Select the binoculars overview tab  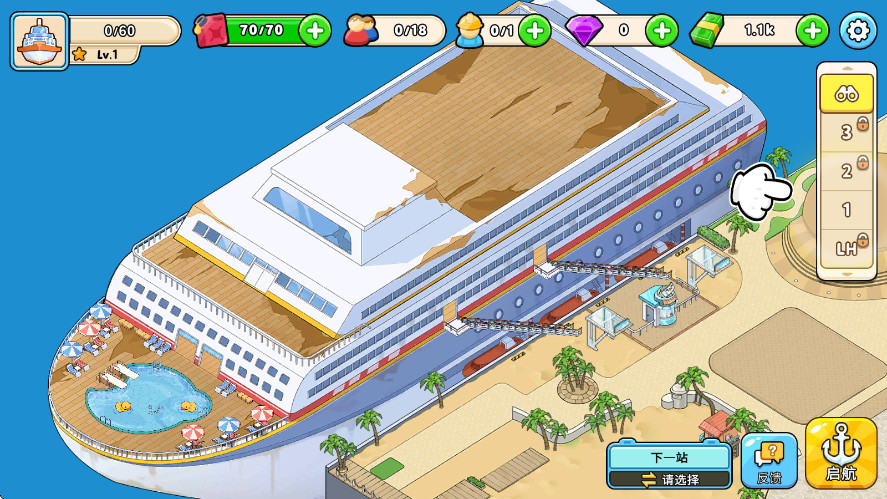click(846, 93)
